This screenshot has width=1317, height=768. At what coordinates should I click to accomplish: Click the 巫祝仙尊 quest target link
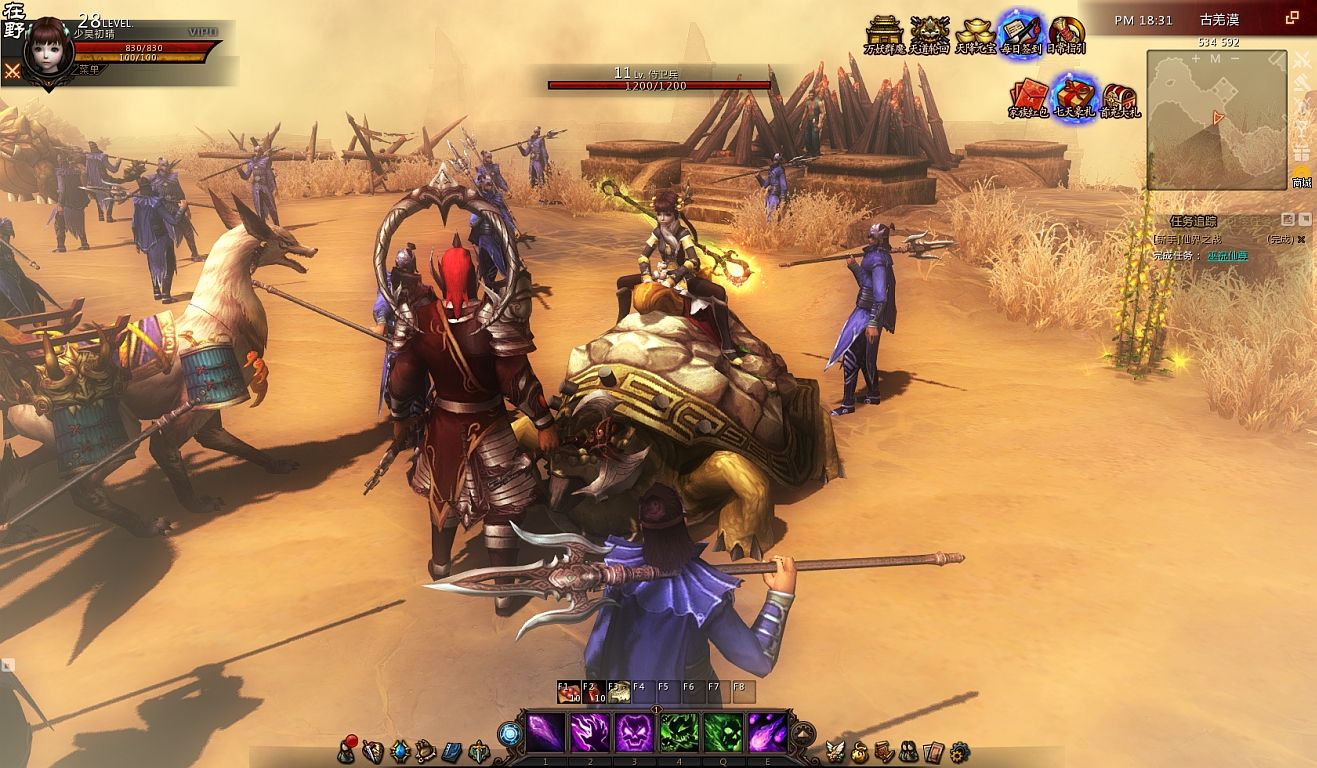(1226, 256)
